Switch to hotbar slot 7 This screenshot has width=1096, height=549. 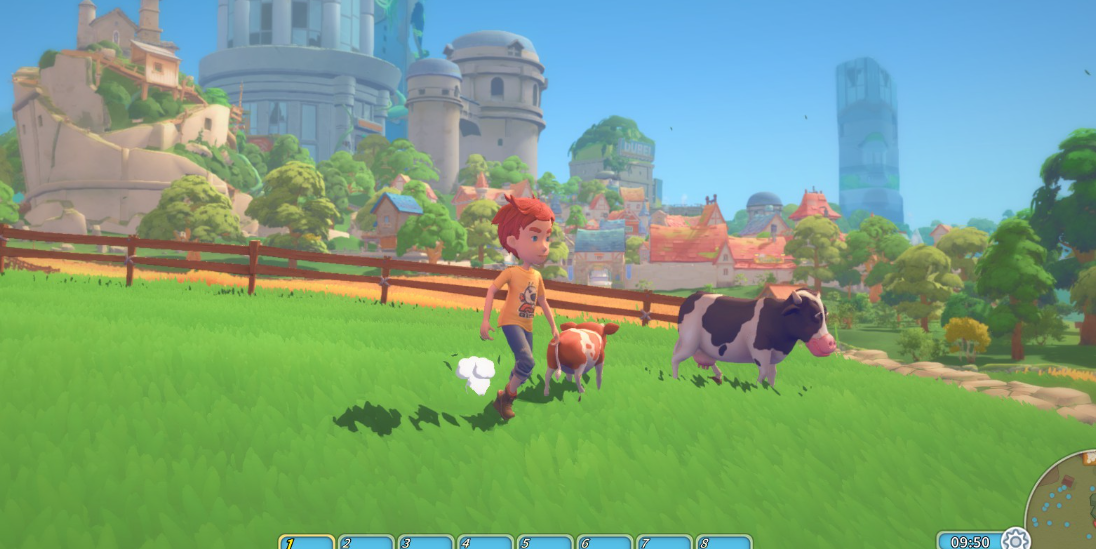(664, 542)
